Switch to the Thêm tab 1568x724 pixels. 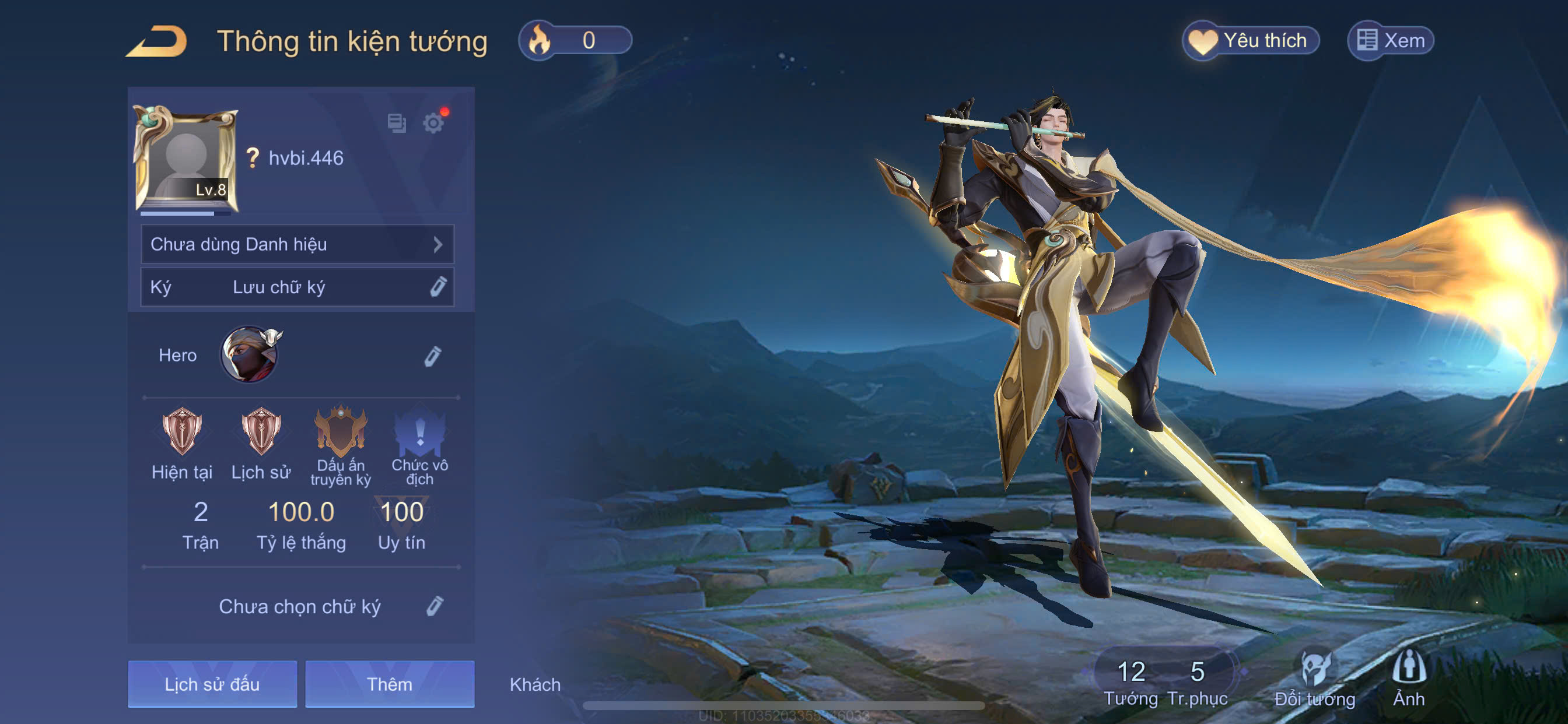click(390, 684)
